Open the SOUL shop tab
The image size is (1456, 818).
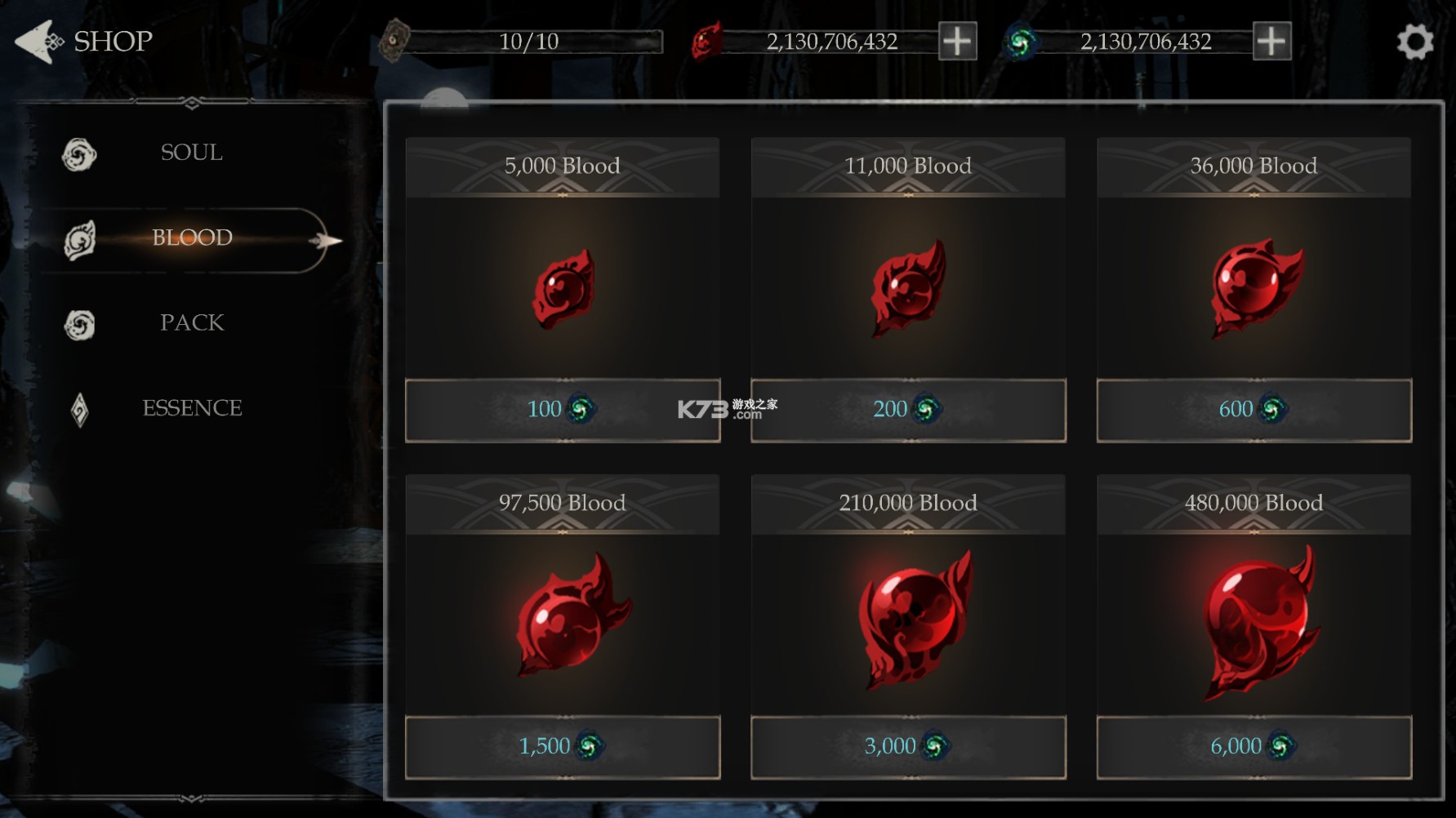pyautogui.click(x=190, y=152)
